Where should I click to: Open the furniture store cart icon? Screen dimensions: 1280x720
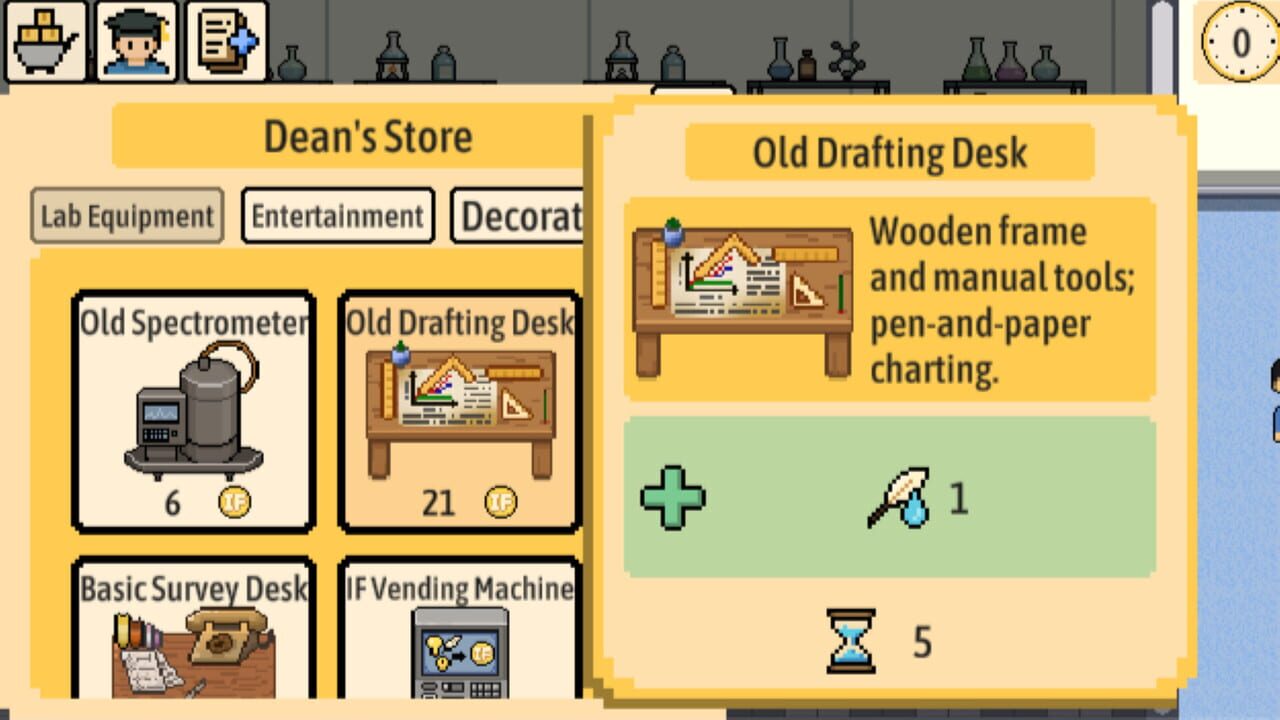43,38
